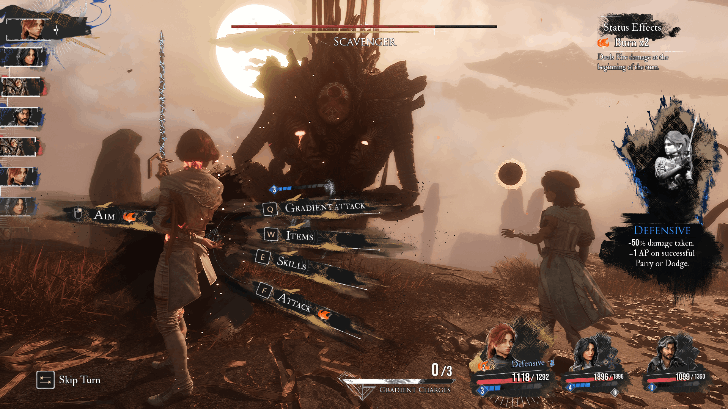Inspect the Burn status effect icon
This screenshot has height=409, width=728.
pyautogui.click(x=604, y=42)
